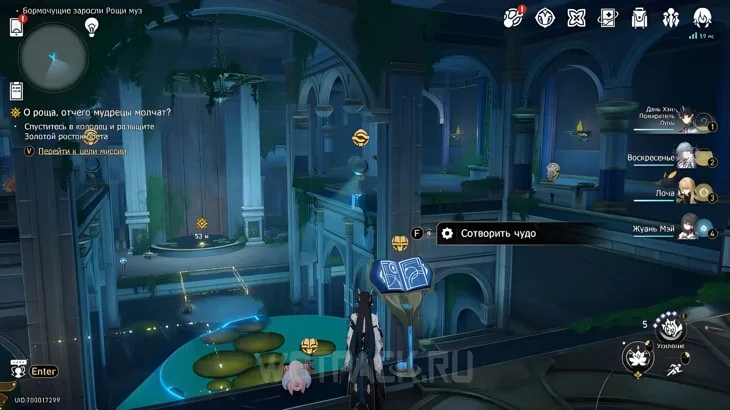Image resolution: width=730 pixels, height=410 pixels.
Task: Open the minimap
Action: (x=53, y=58)
